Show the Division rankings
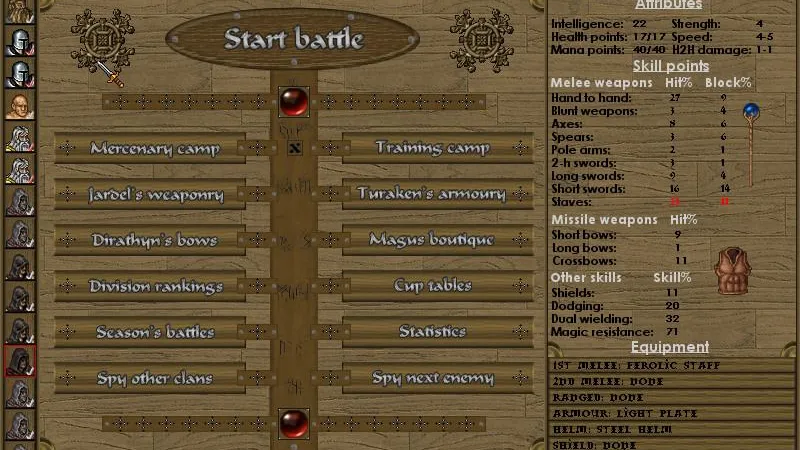Screen dimensions: 800x450 point(154,286)
